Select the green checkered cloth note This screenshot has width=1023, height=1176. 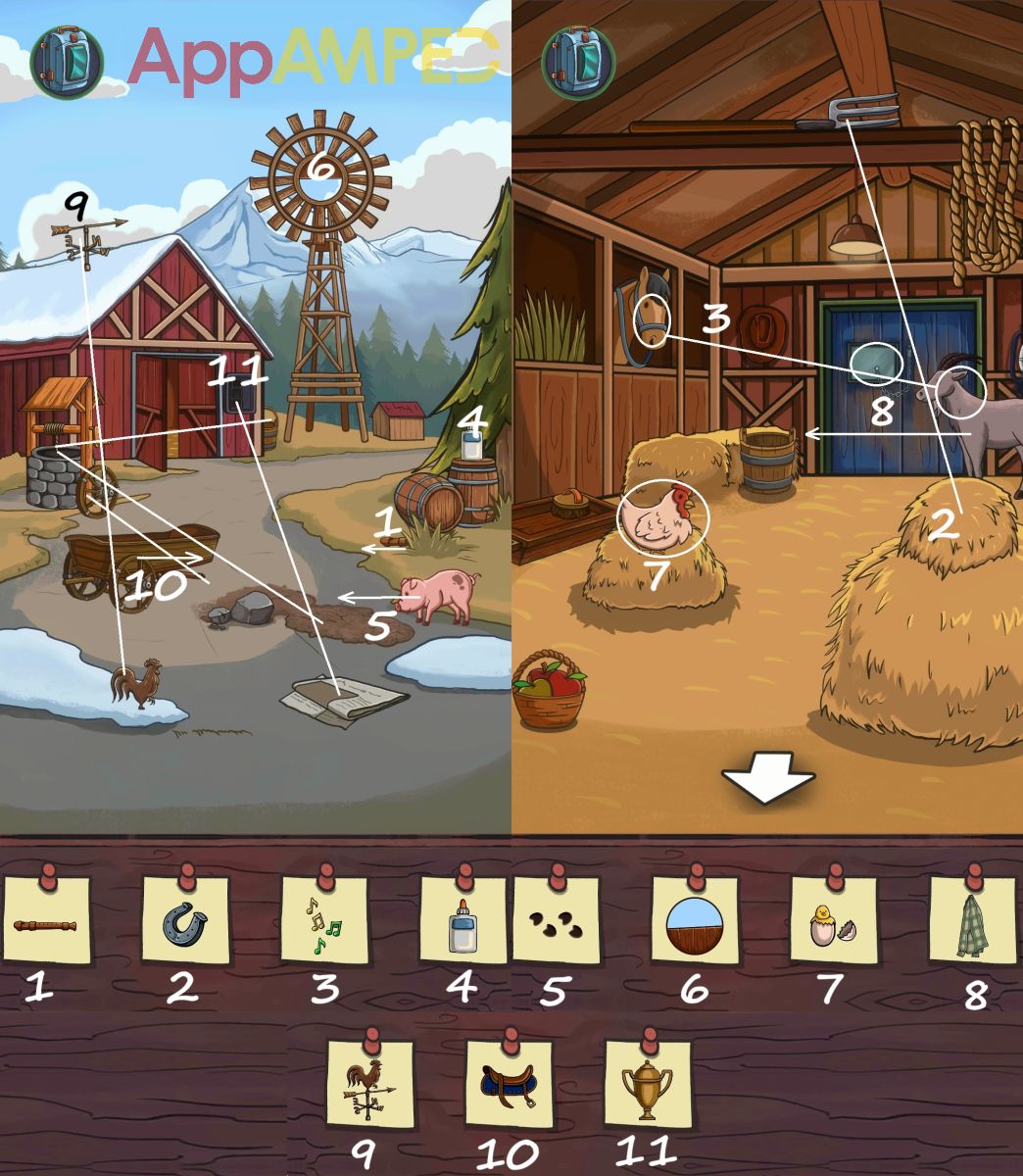coord(973,921)
